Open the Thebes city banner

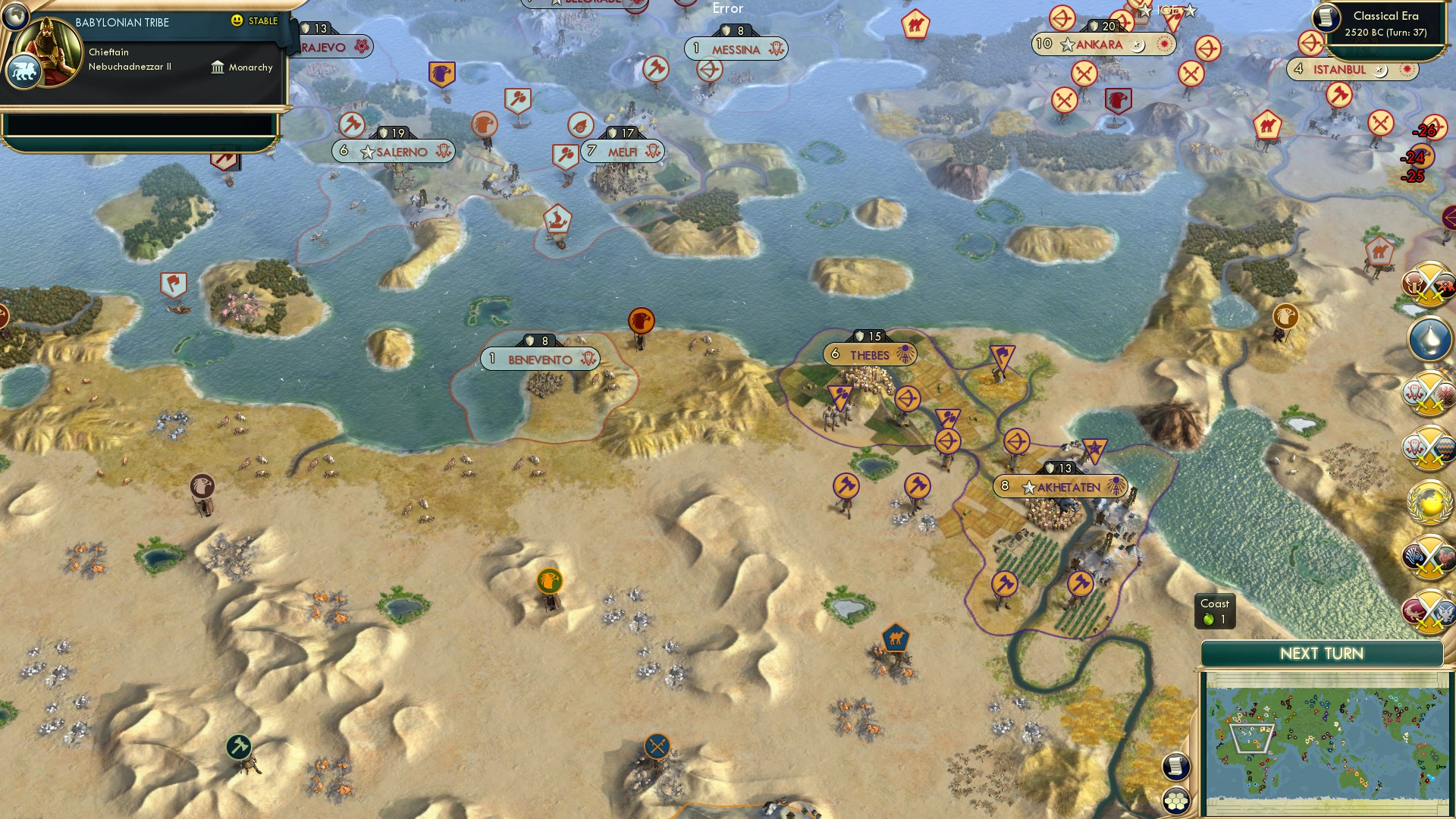(868, 353)
